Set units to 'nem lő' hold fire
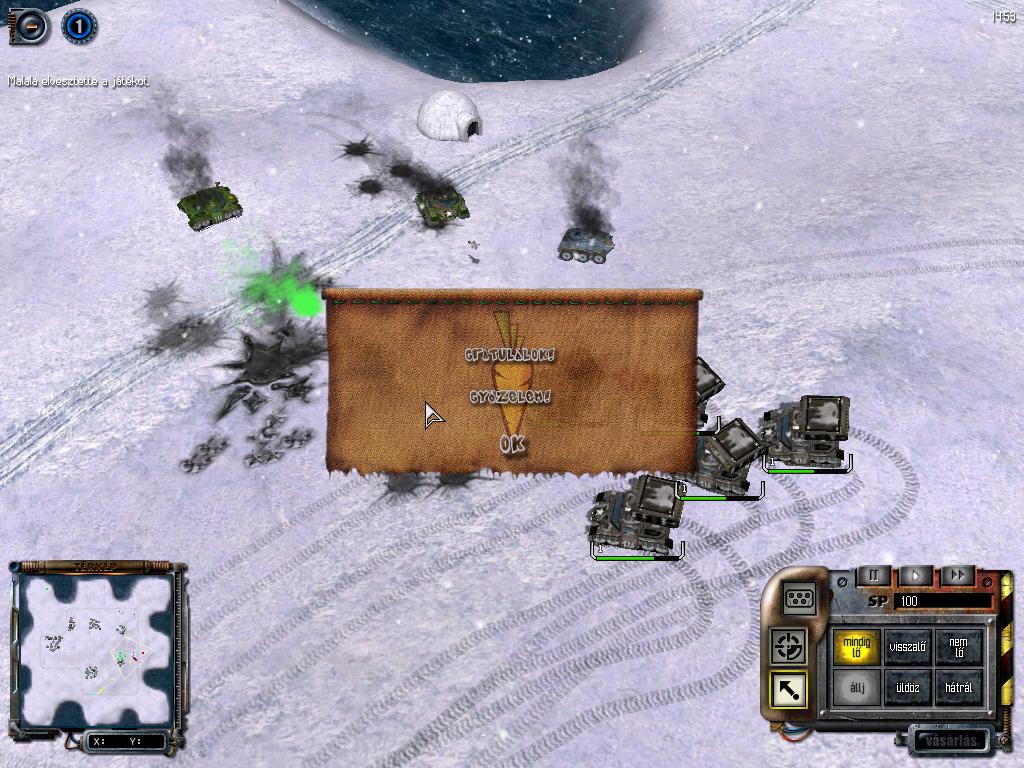This screenshot has width=1024, height=768. point(959,647)
